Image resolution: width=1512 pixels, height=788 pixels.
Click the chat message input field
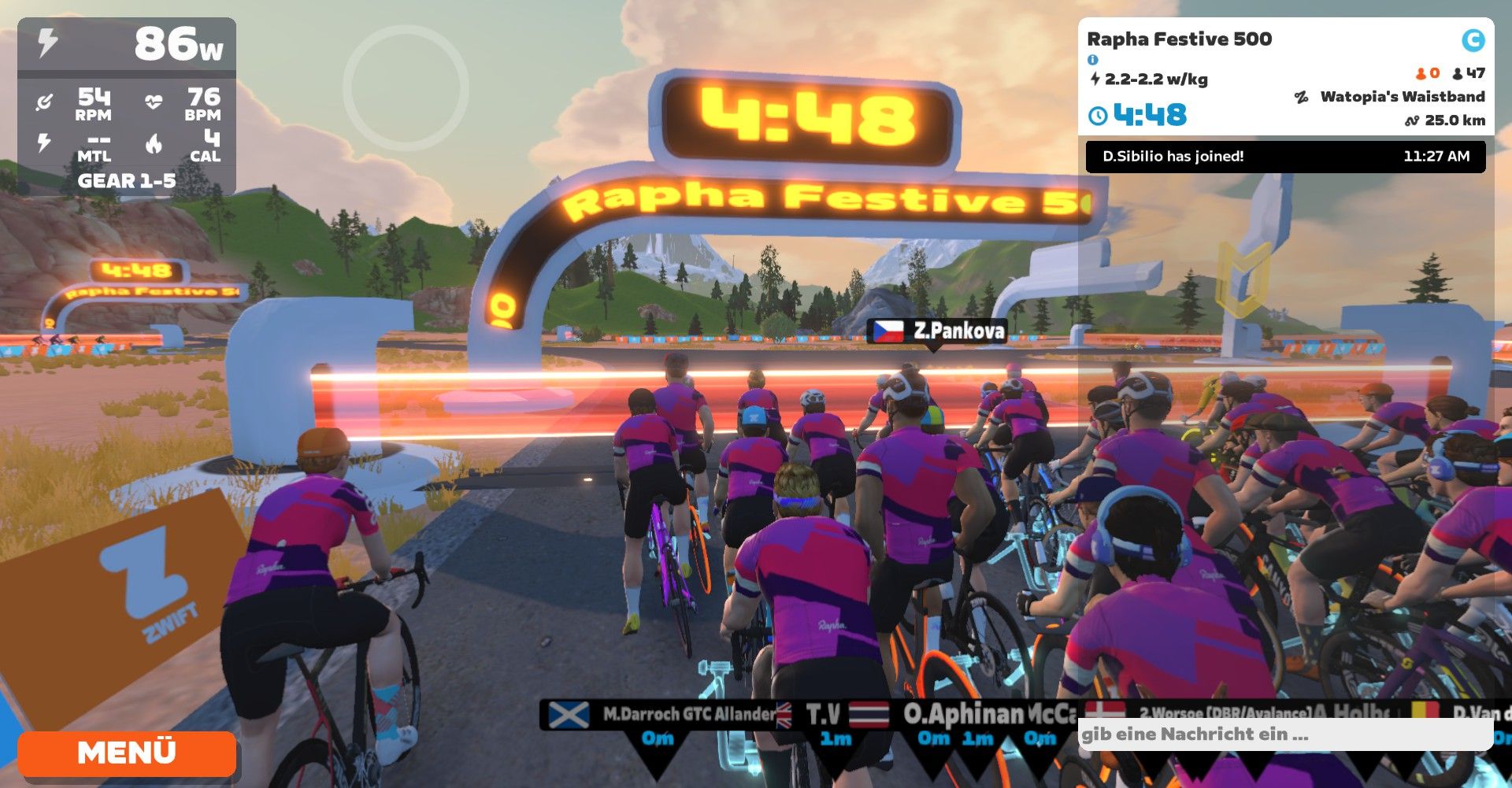[1284, 734]
